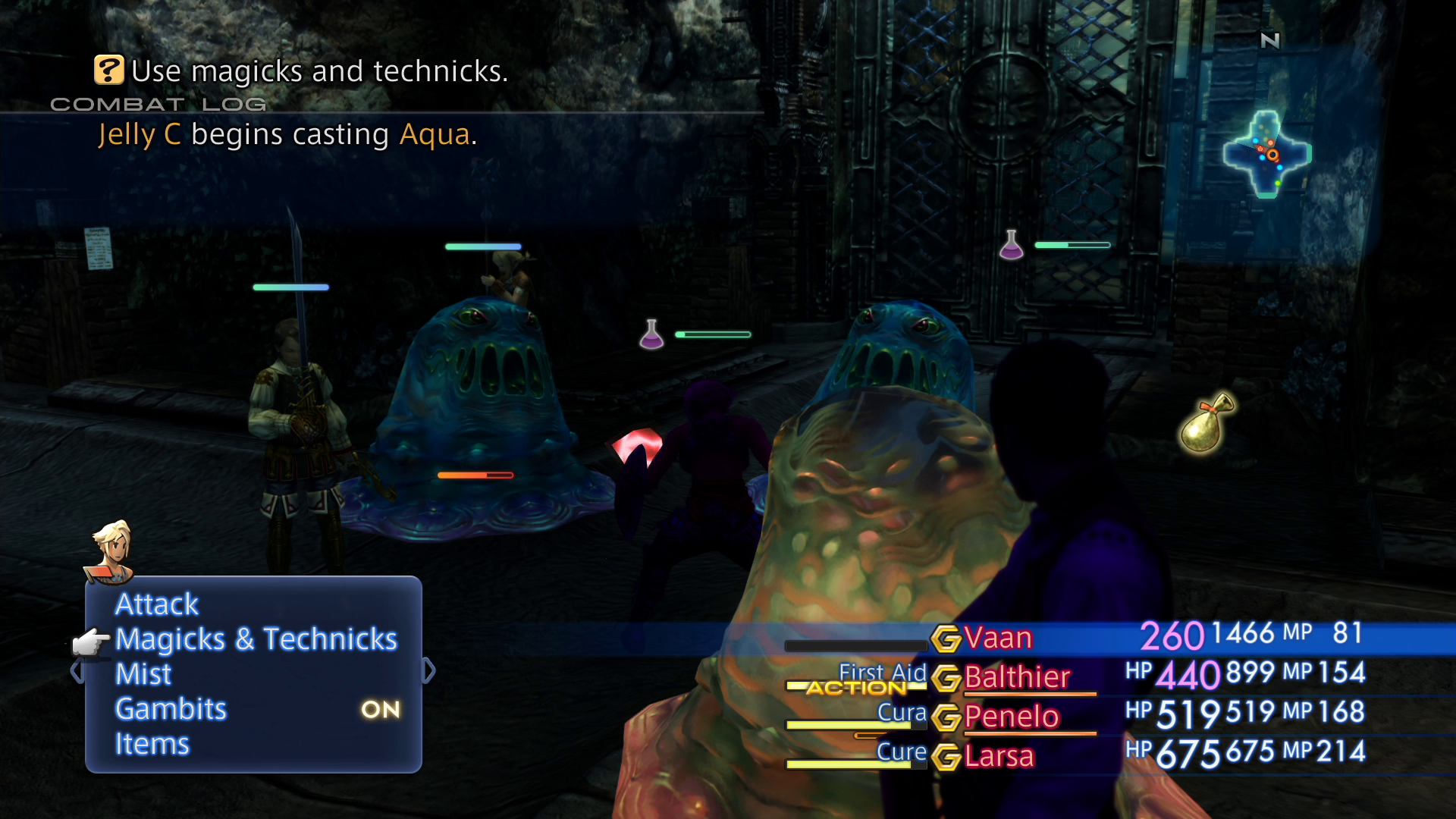The height and width of the screenshot is (819, 1456).
Task: Toggle Balthier's guest gambit badge
Action: [947, 677]
